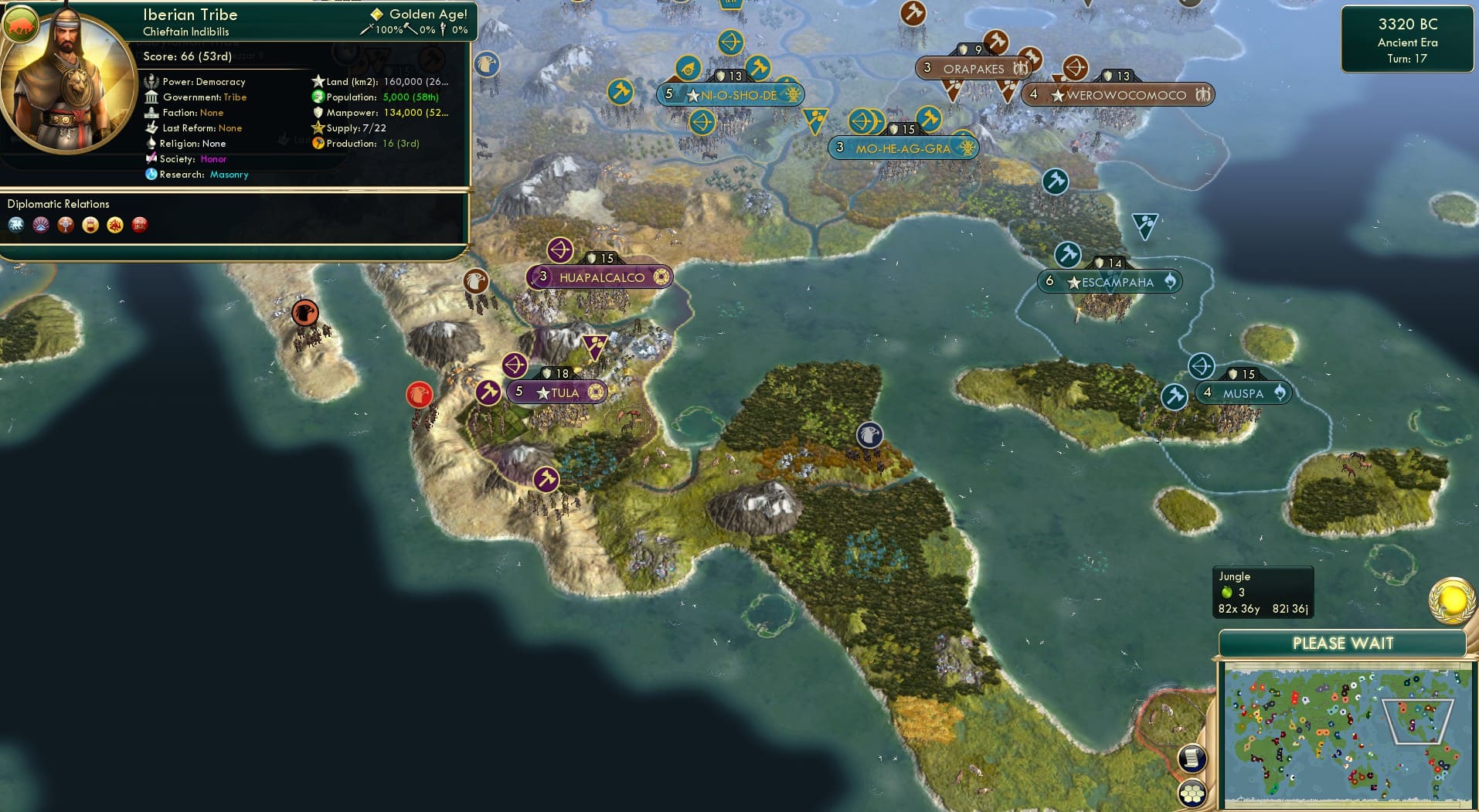Open the notification scroll icon above the minimap
Screen dimensions: 1479x812
[1192, 758]
